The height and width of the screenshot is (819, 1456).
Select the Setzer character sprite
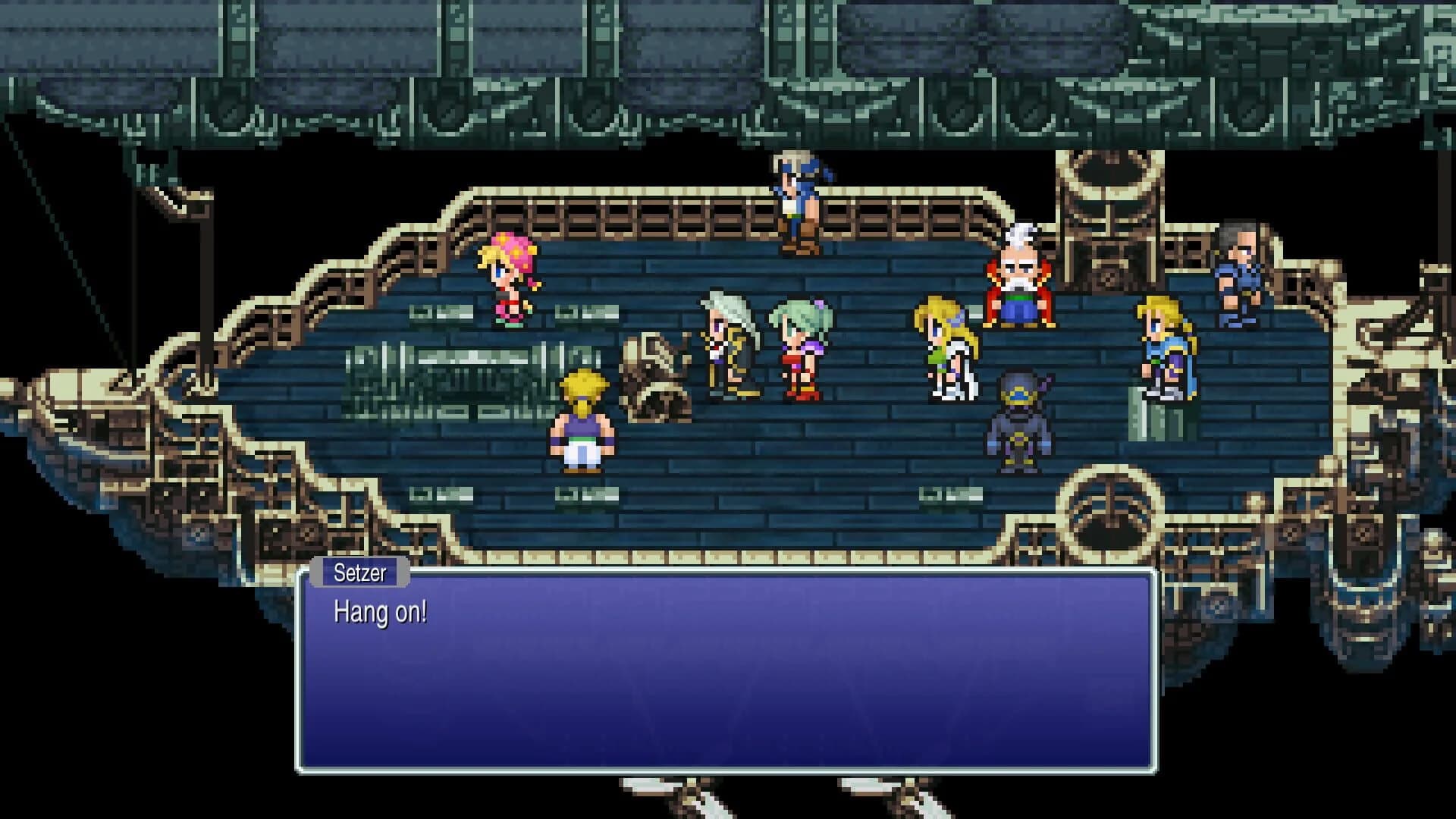[x=724, y=349]
